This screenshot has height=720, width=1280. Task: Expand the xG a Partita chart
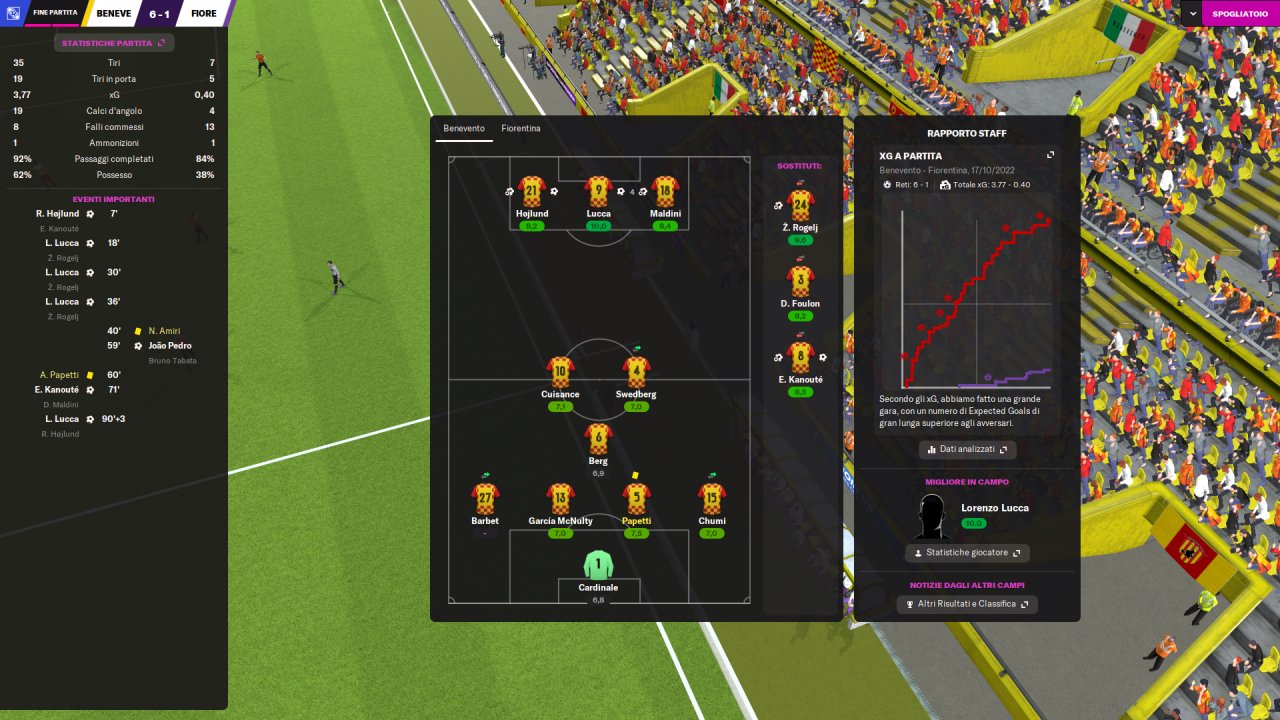click(1050, 155)
